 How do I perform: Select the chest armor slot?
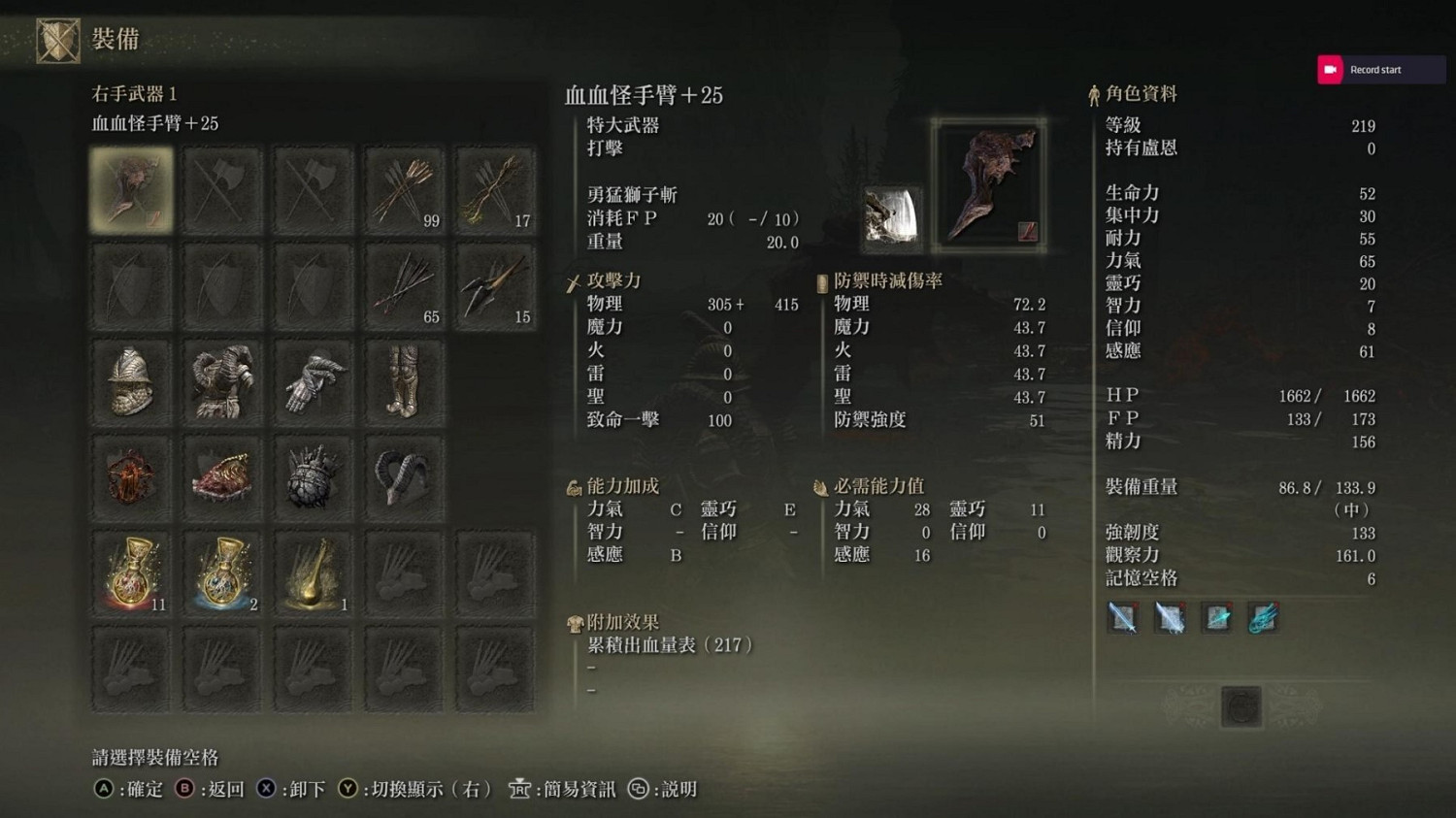[x=222, y=382]
